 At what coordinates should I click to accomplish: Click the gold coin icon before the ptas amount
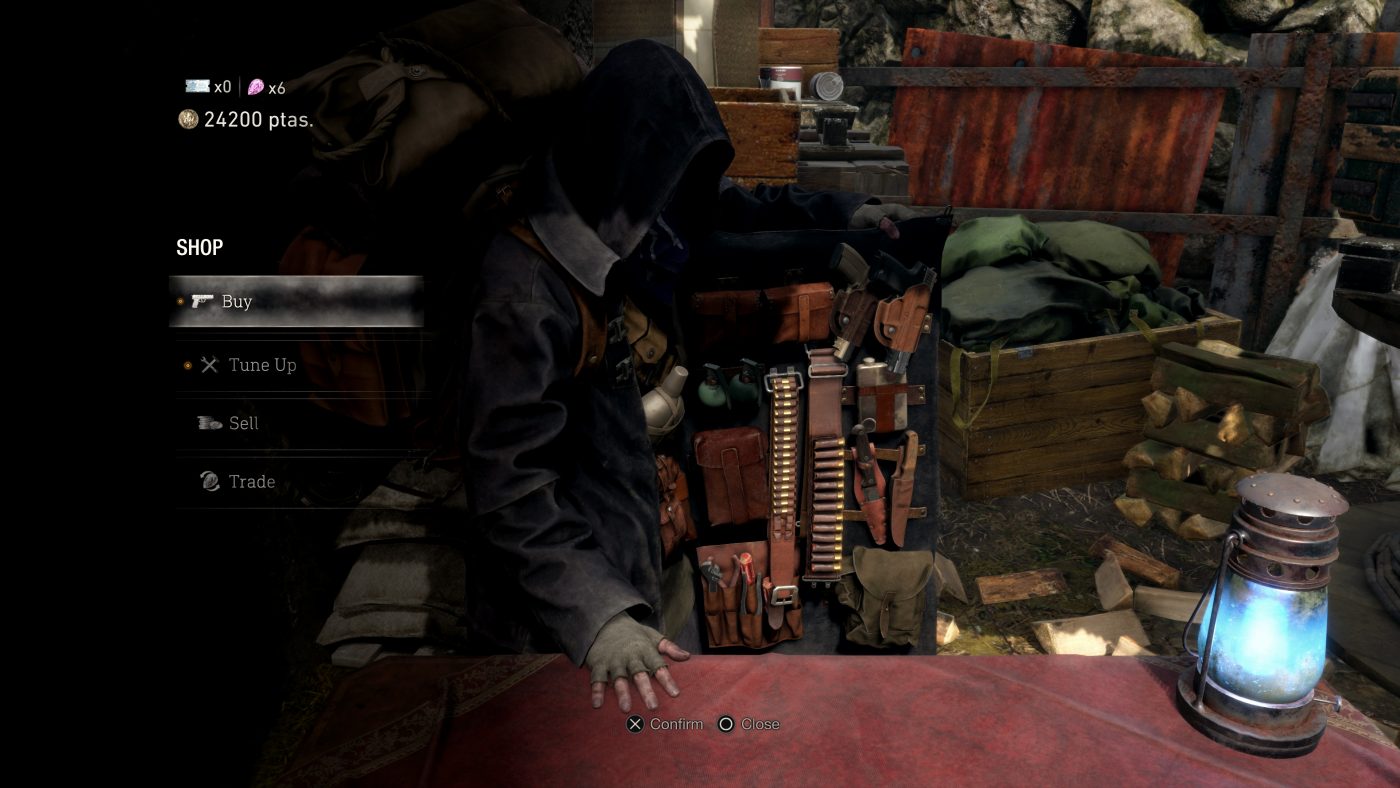pos(188,118)
